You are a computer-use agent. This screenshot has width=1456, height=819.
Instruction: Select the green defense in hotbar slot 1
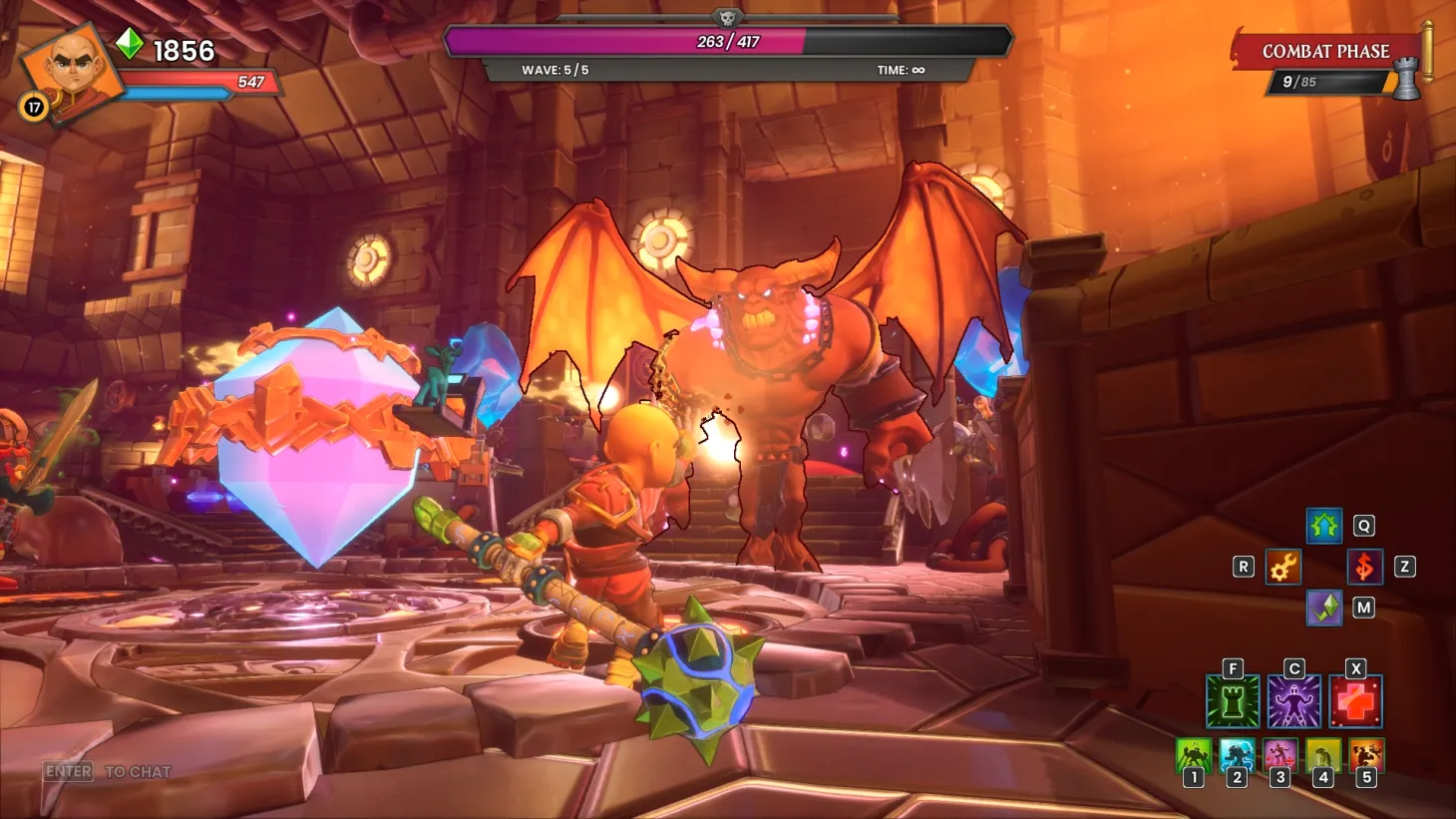1193,756
